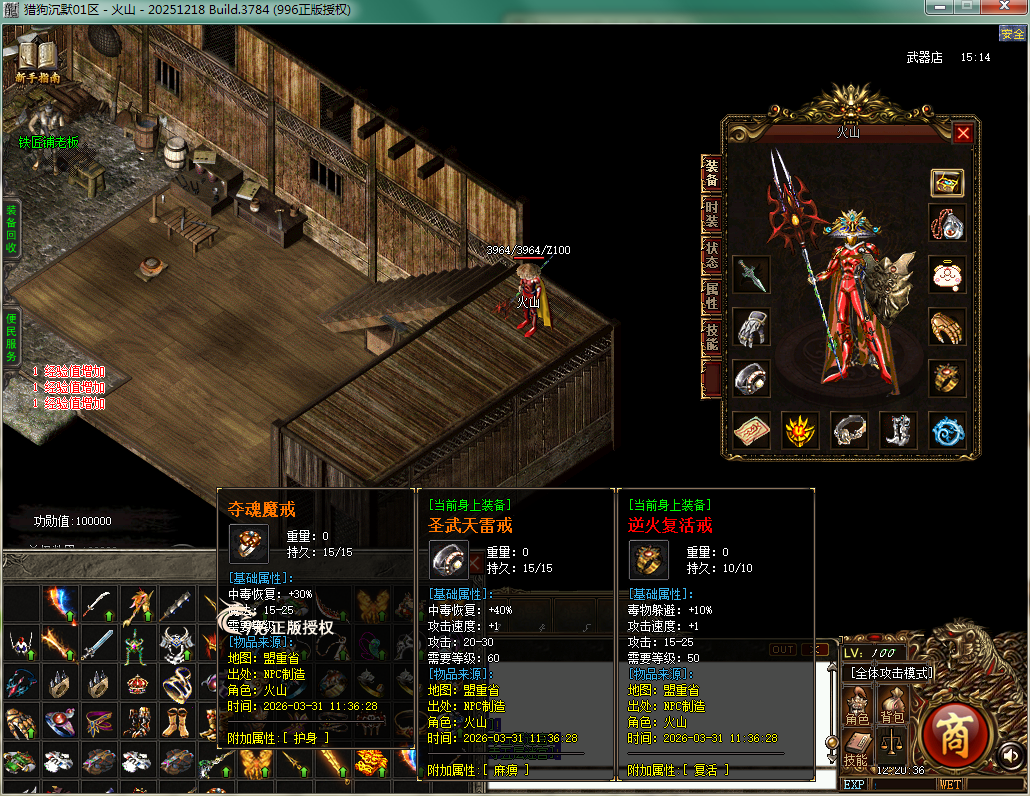Toggle the sound speaker button
Image resolution: width=1030 pixels, height=796 pixels.
click(x=1010, y=755)
